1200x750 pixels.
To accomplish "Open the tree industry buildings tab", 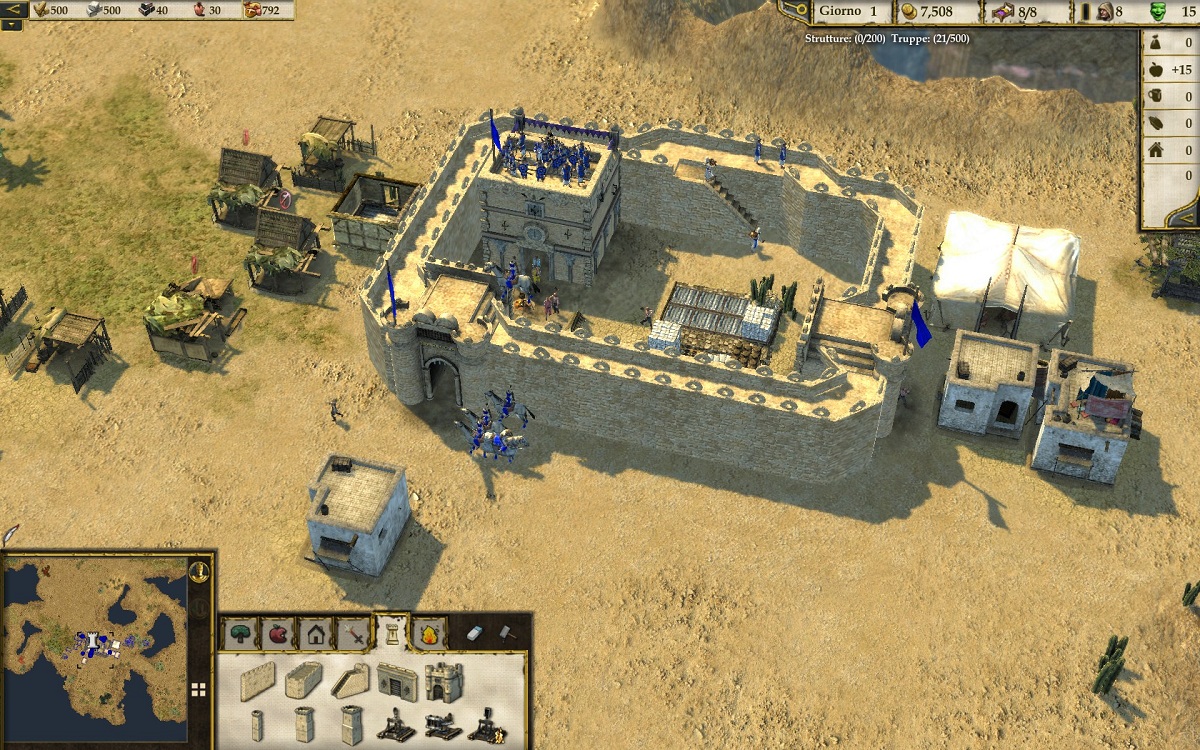I will (x=241, y=633).
